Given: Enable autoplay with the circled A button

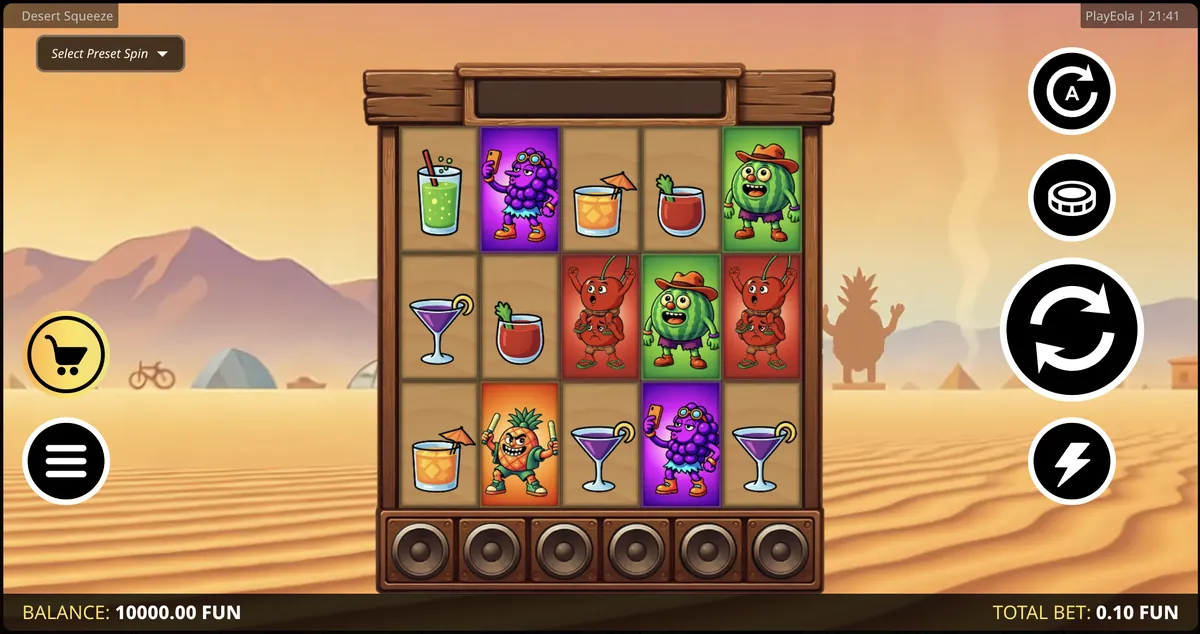Looking at the screenshot, I should (x=1071, y=92).
